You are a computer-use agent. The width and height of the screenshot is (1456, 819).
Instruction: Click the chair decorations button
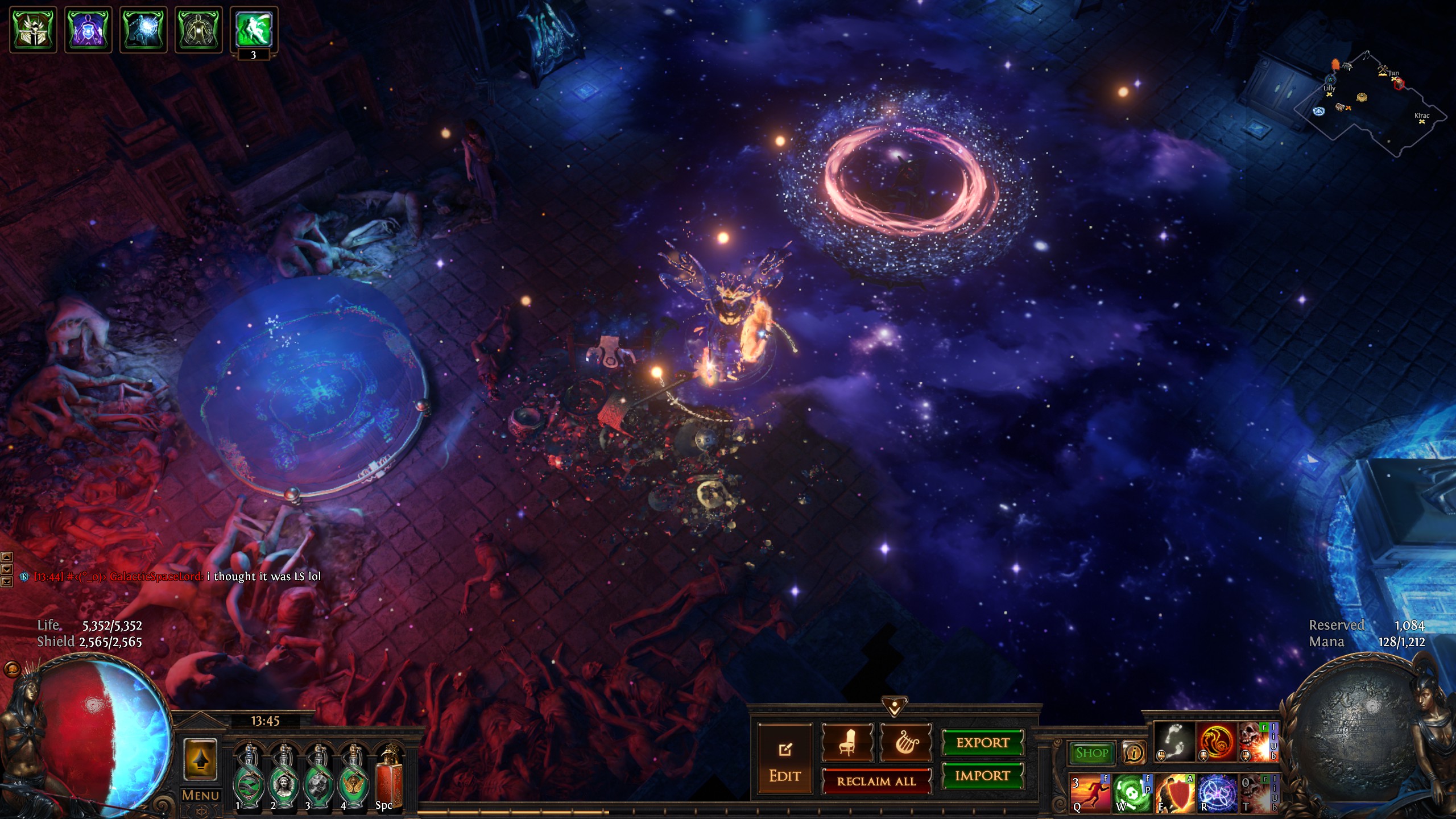(847, 743)
